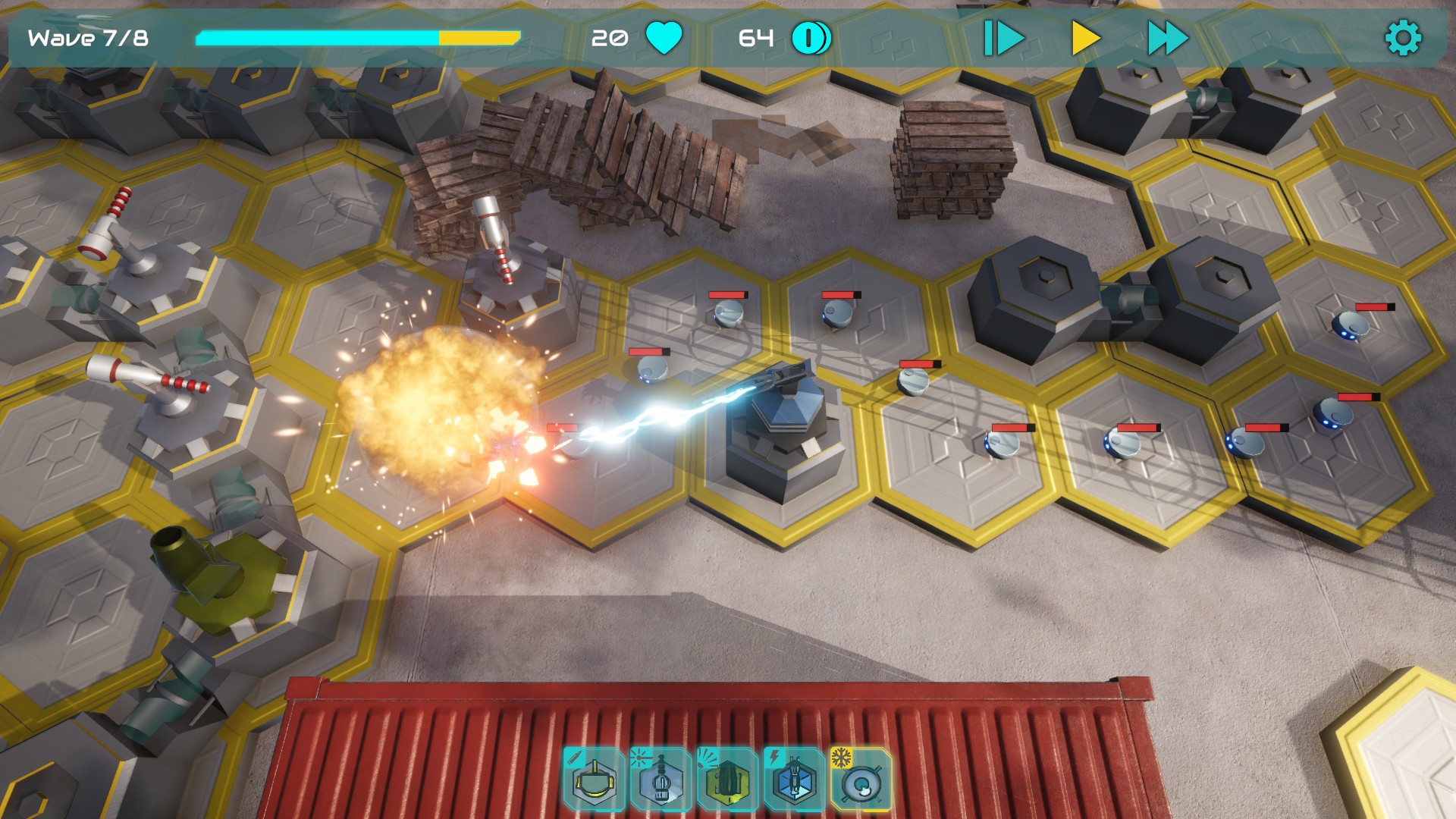1456x819 pixels.
Task: Select the bullet gun tower
Action: pyautogui.click(x=593, y=780)
